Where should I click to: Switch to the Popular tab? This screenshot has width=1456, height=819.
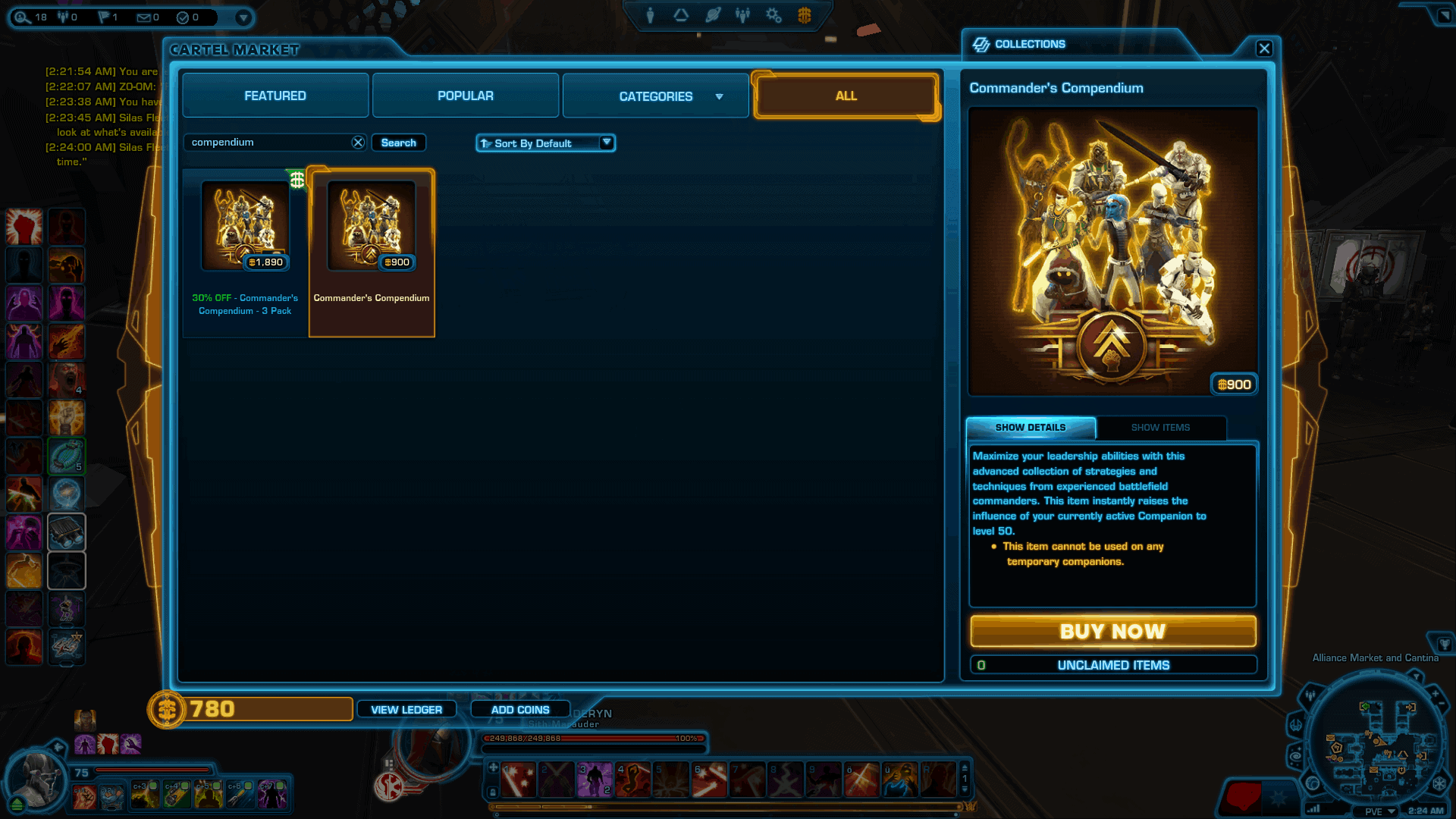(x=465, y=96)
